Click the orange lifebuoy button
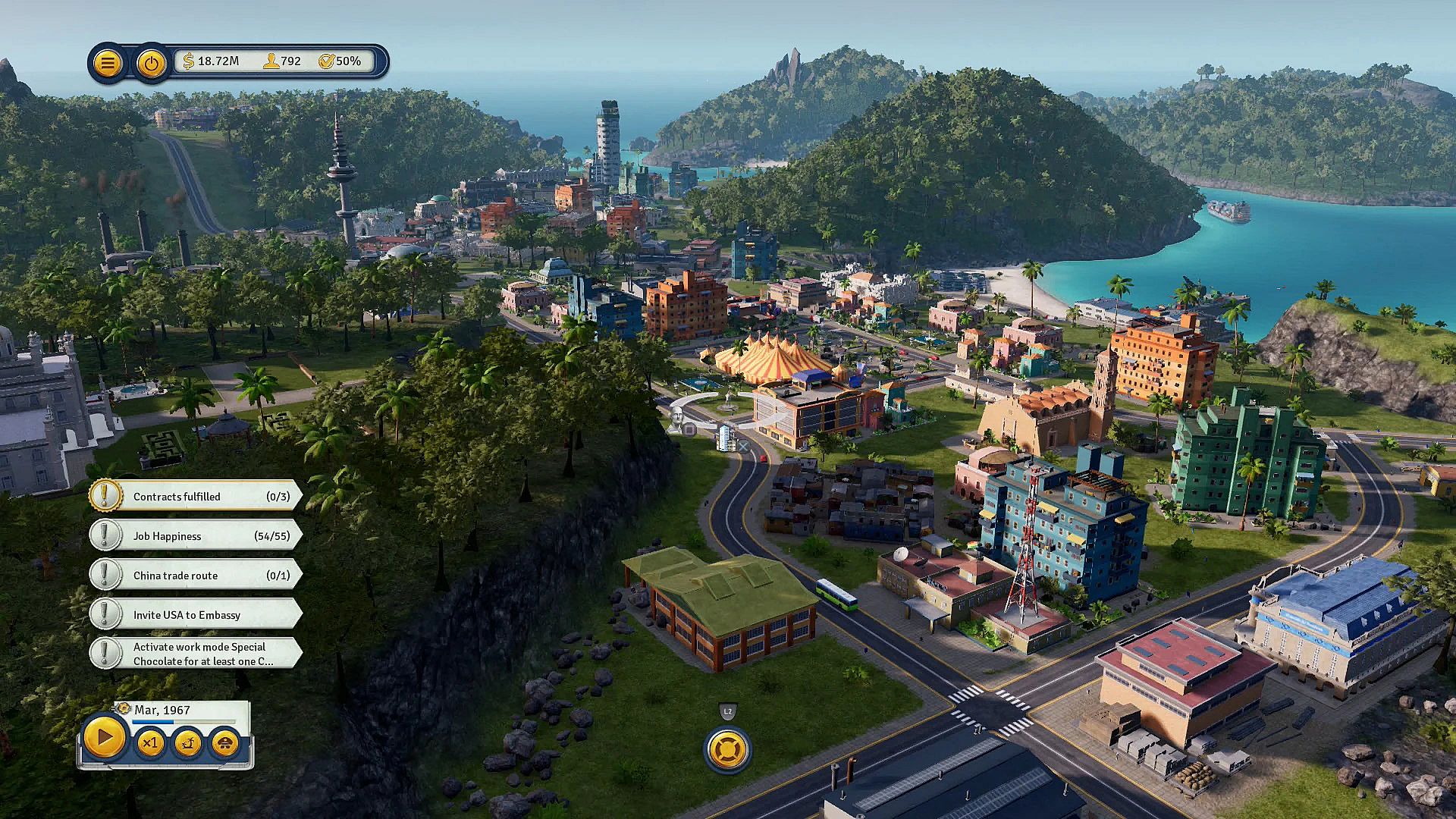The image size is (1456, 819). (x=728, y=749)
